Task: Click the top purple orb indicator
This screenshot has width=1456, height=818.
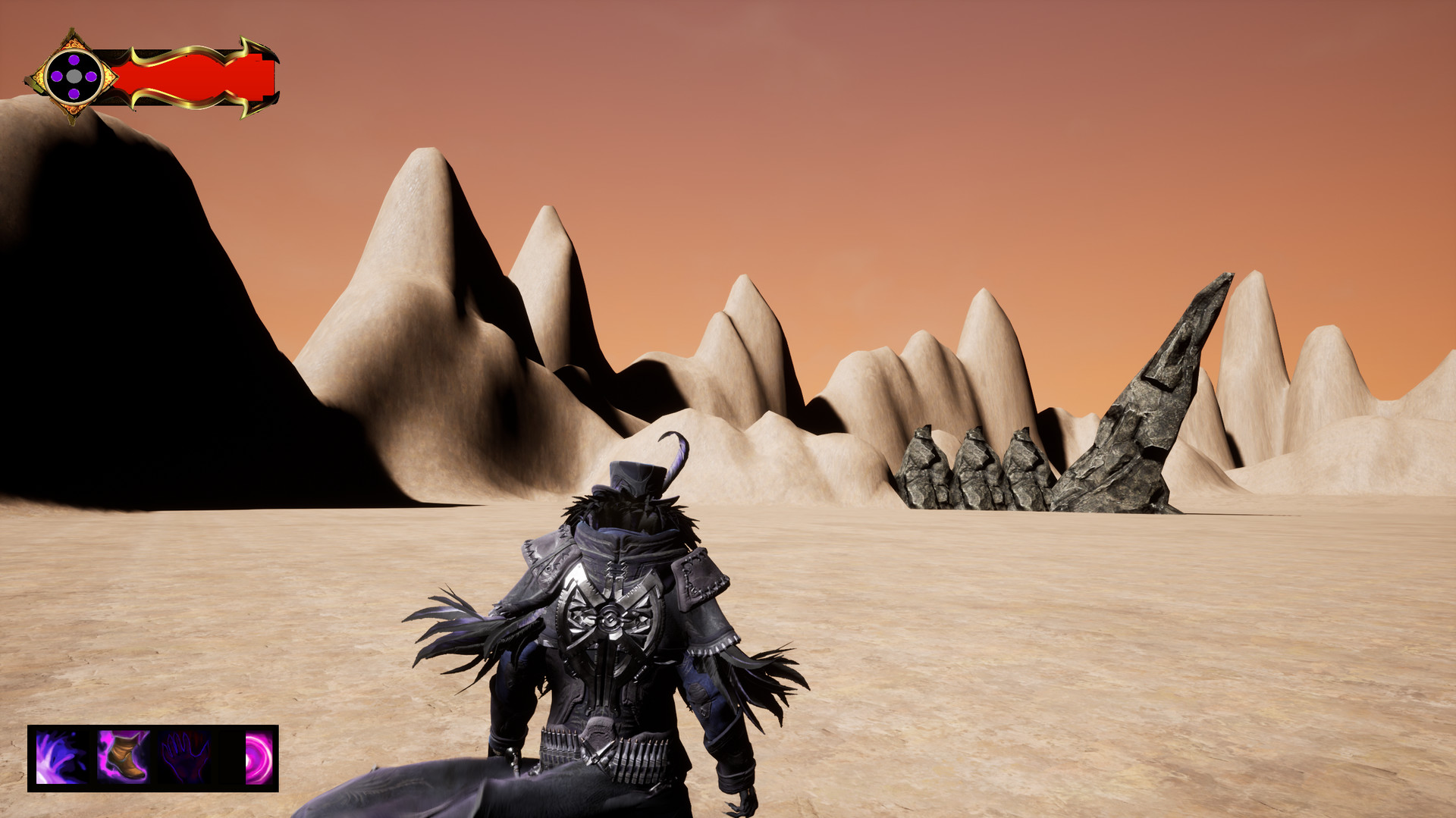Action: 74,58
